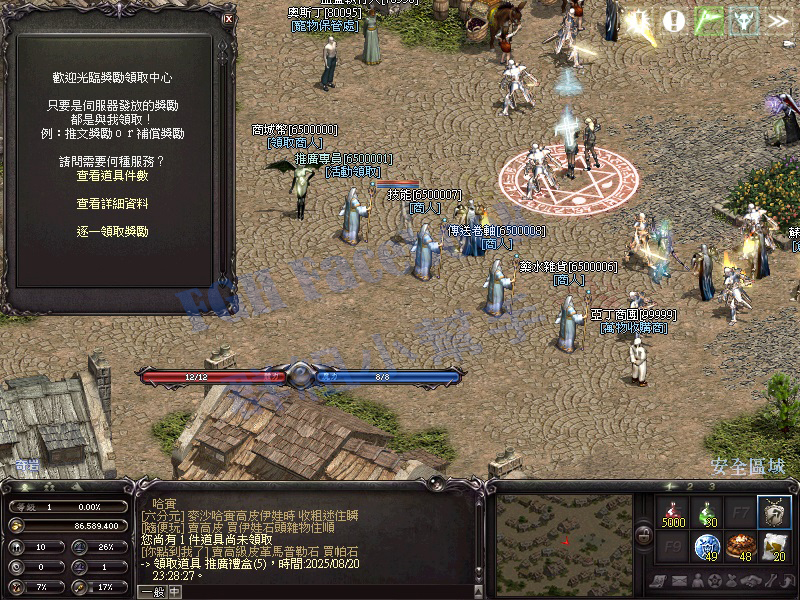Use the blue crest orb item

tap(707, 547)
